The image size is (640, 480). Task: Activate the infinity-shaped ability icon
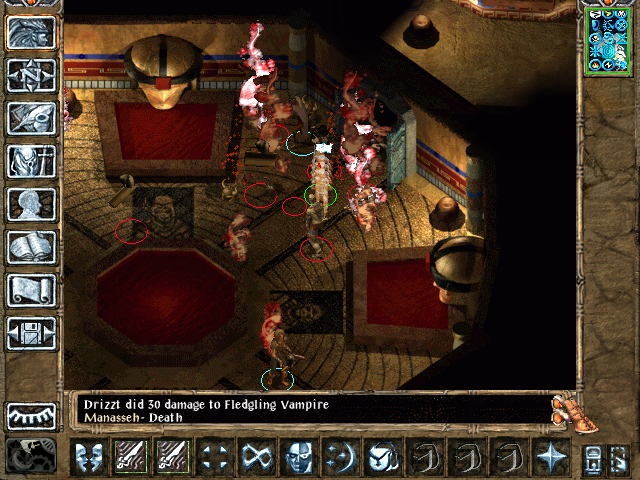pyautogui.click(x=254, y=458)
